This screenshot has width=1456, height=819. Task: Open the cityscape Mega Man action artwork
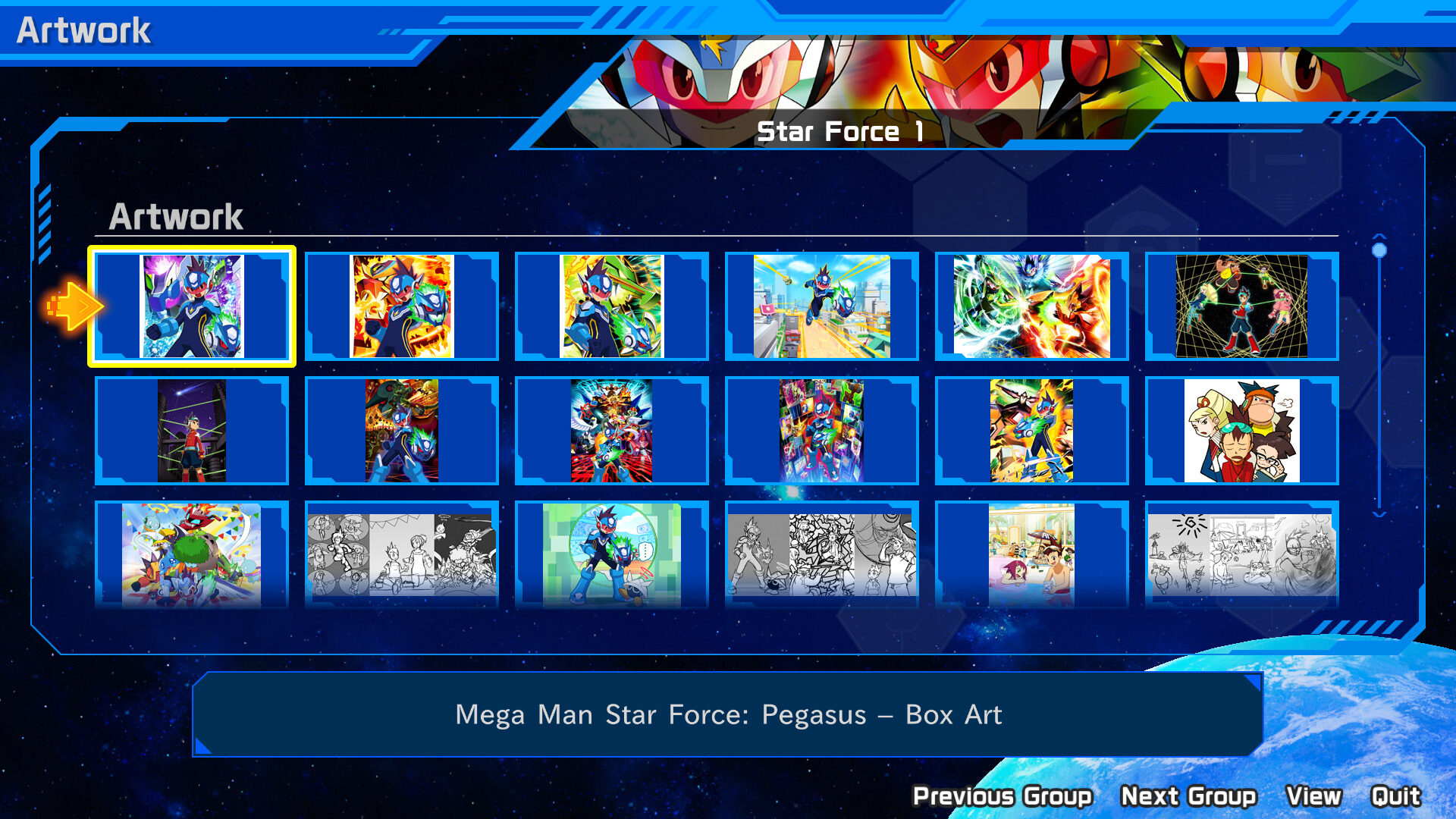click(821, 307)
